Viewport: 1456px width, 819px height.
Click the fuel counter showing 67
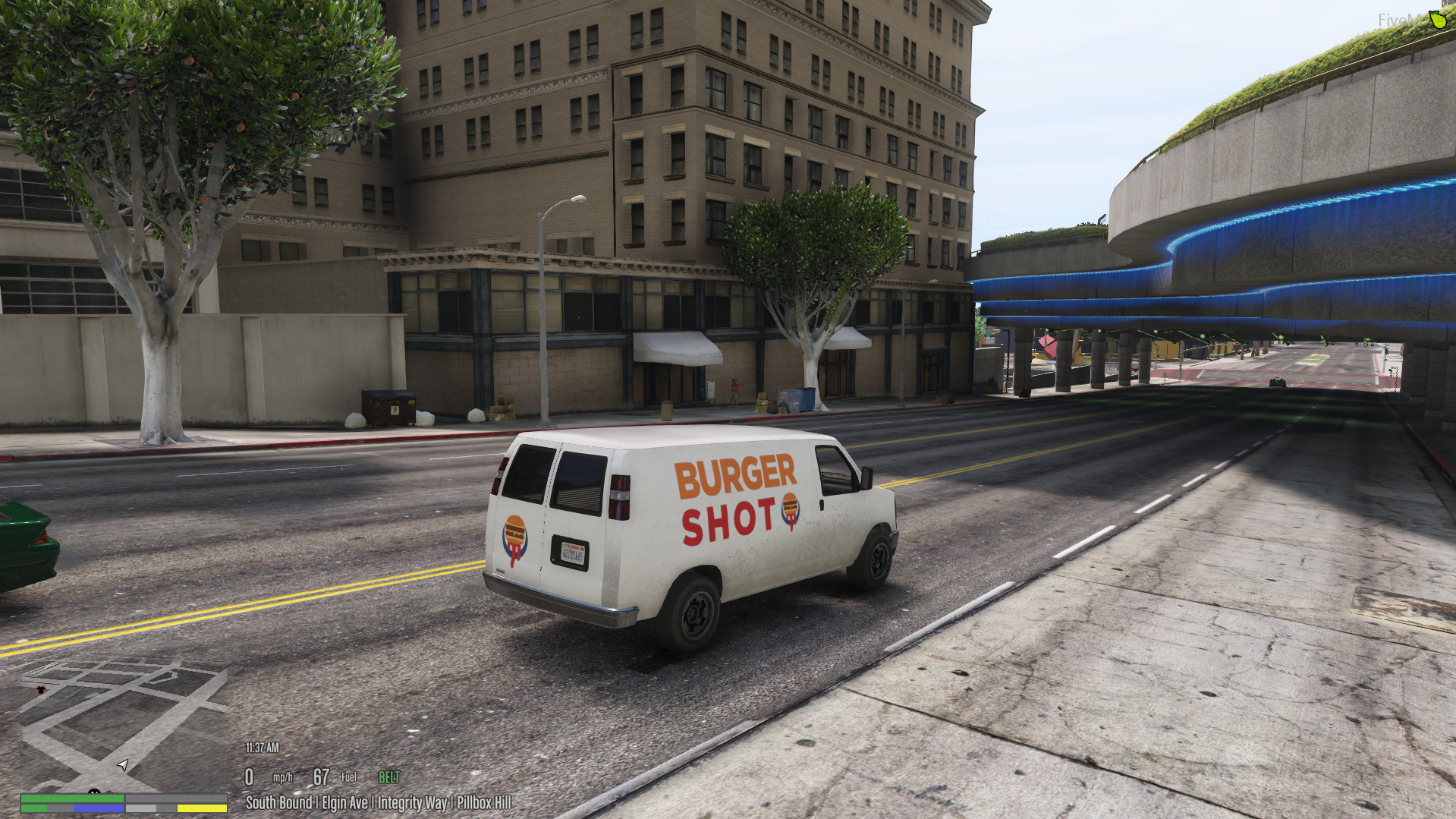321,776
